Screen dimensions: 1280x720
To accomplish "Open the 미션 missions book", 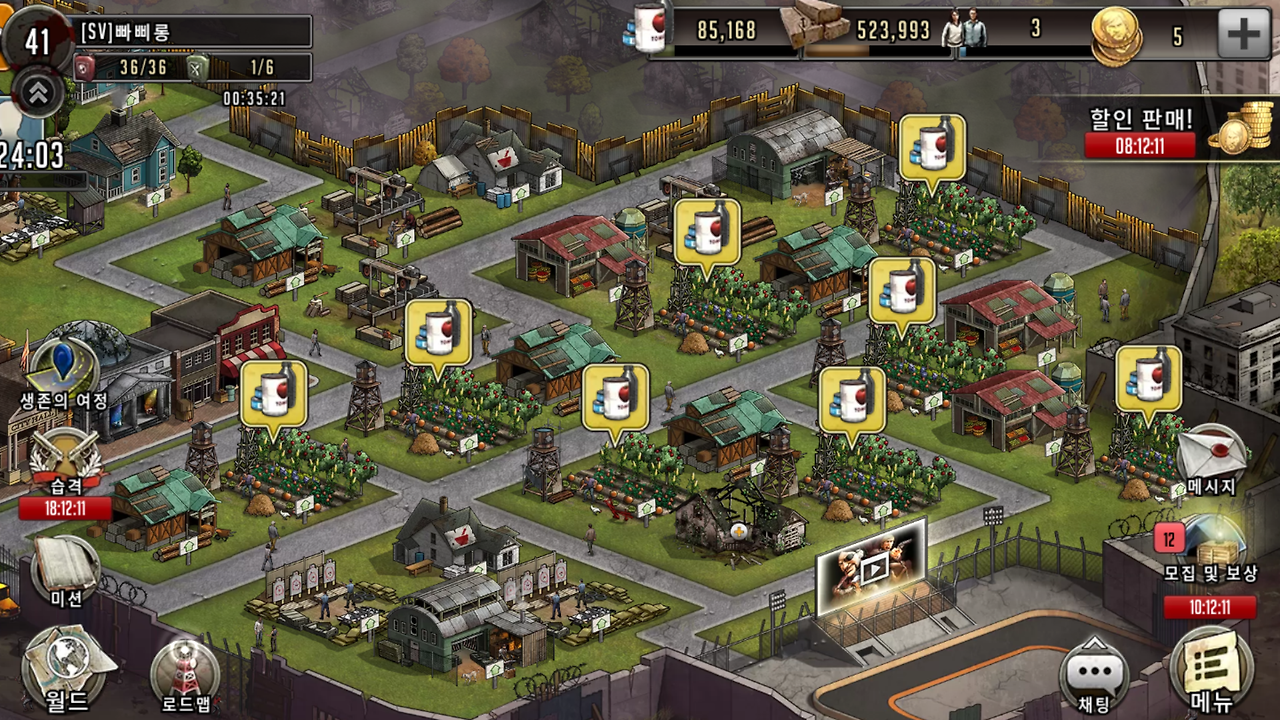I will click(66, 570).
